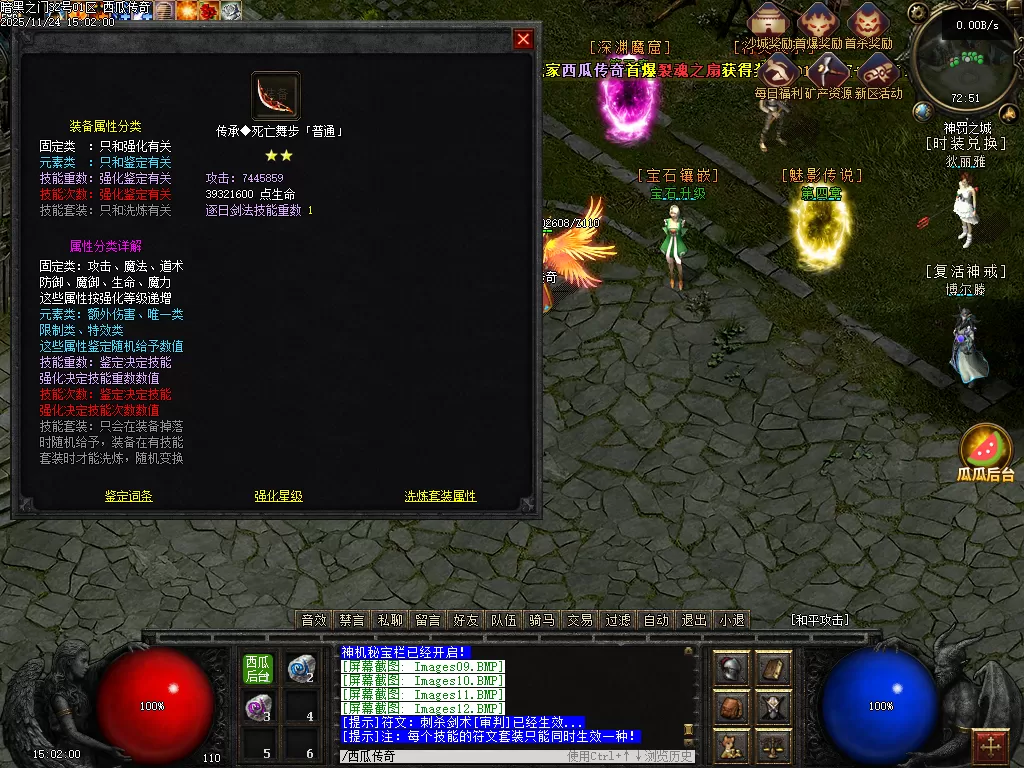Click the weapon icon in the panel
1024x768 pixels.
[x=276, y=96]
